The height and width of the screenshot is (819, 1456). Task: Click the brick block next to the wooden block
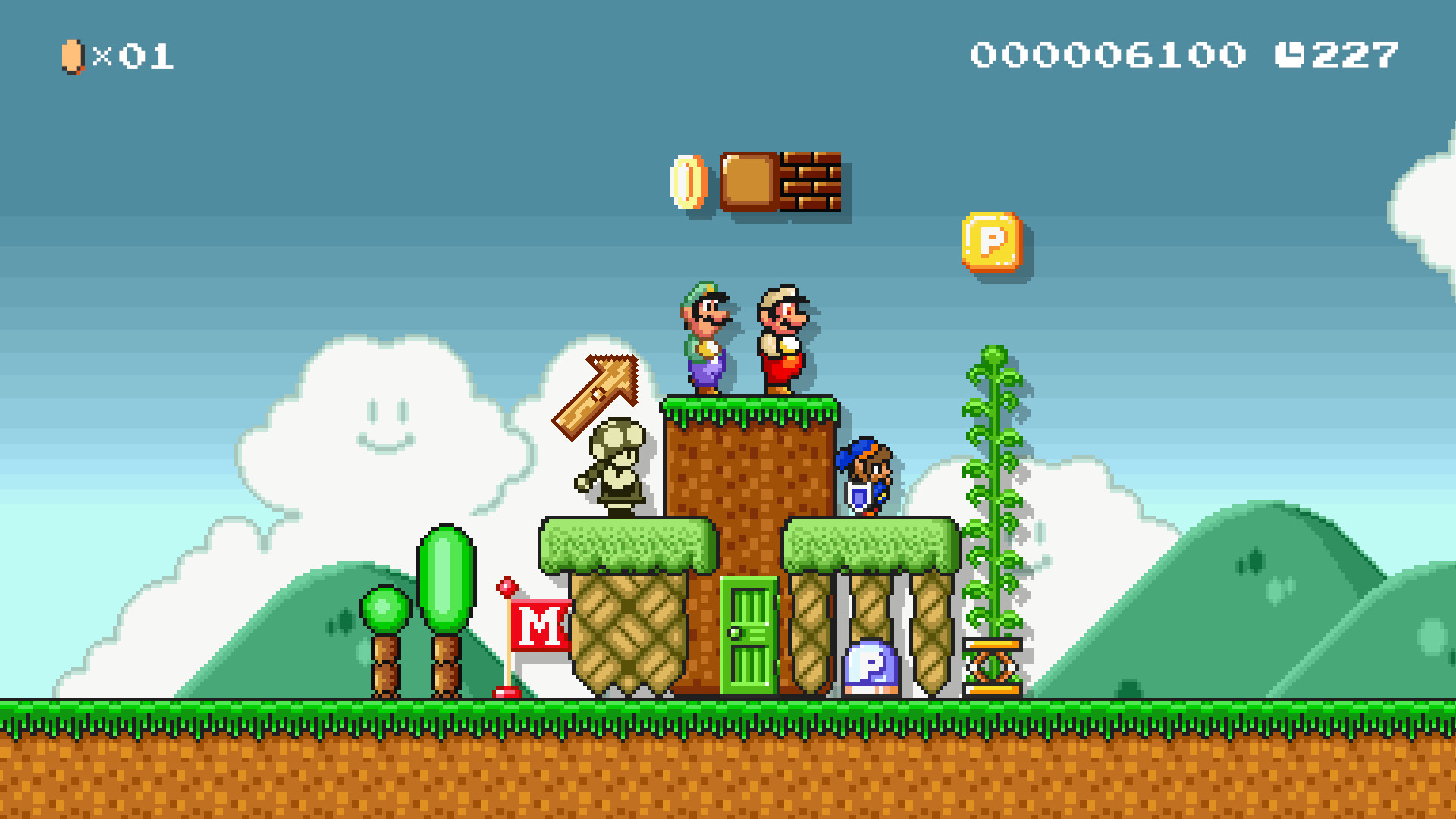pyautogui.click(x=811, y=184)
